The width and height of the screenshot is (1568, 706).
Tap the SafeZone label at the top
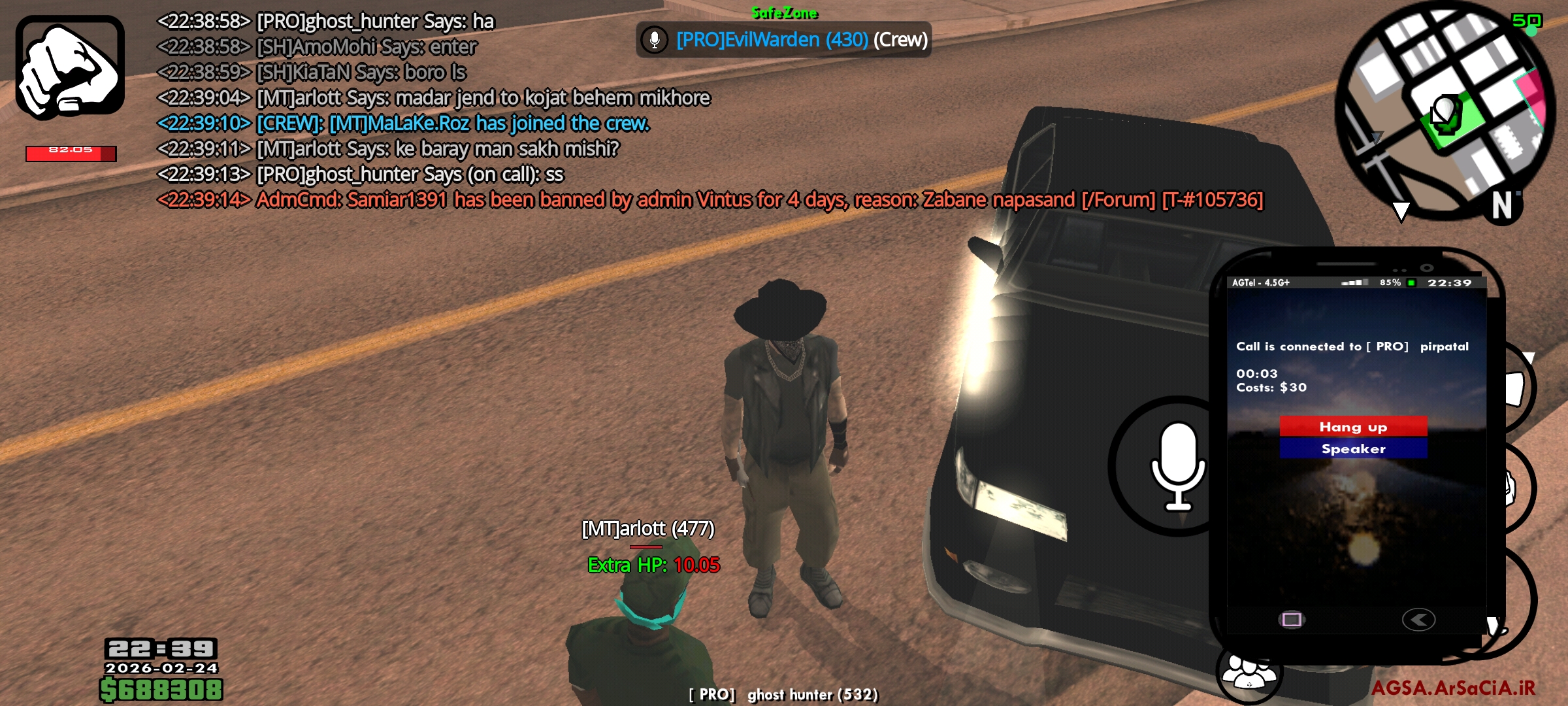tap(785, 12)
